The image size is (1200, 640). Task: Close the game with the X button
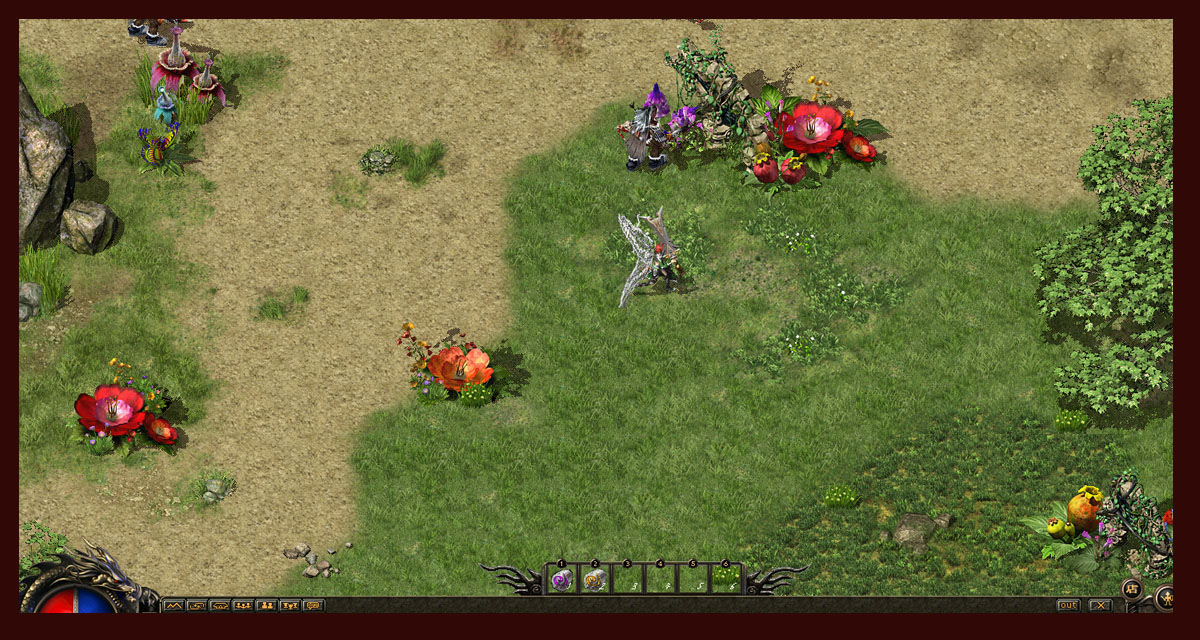pyautogui.click(x=1100, y=605)
